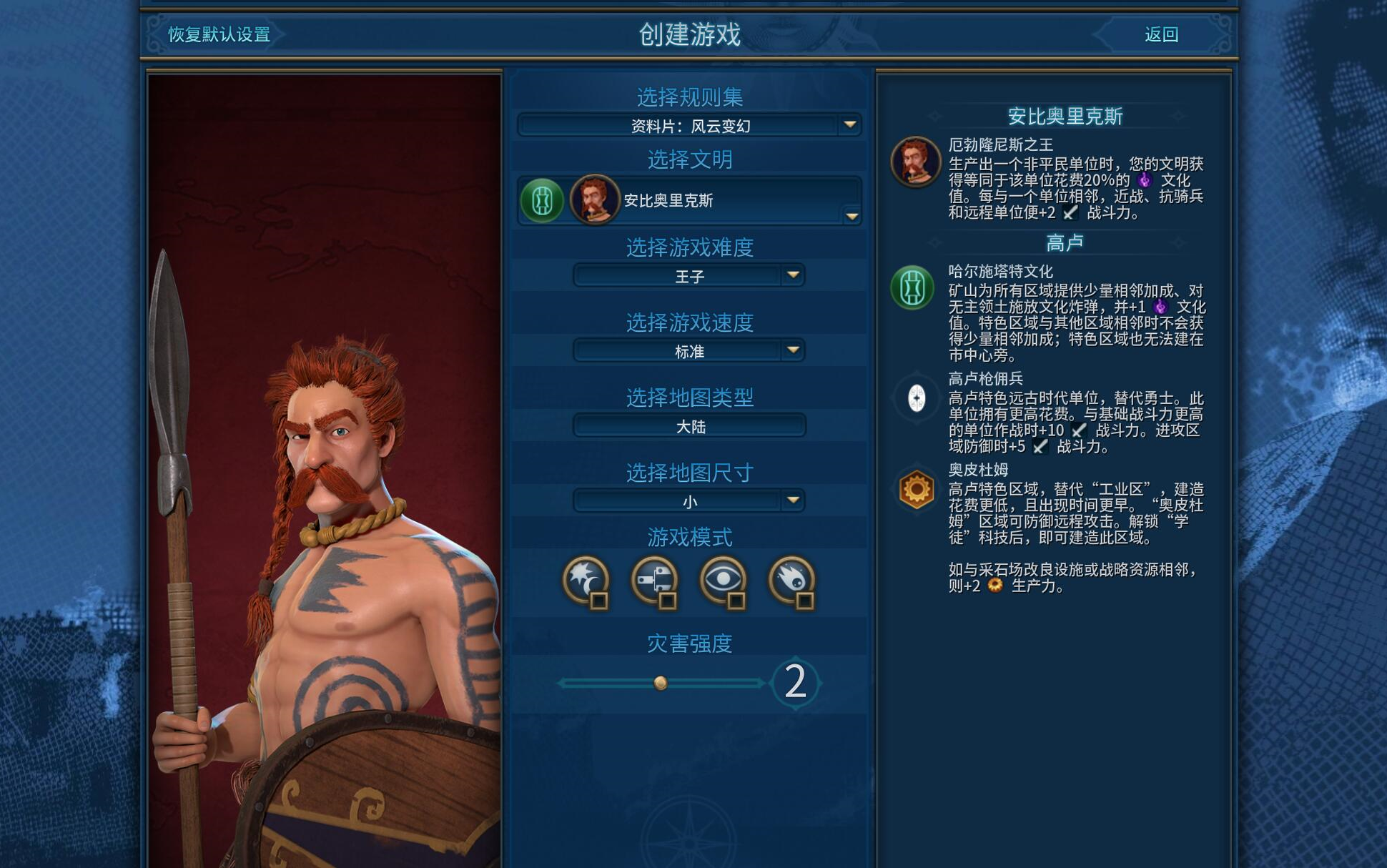Click 恢复默认设置 to restore defaults
1387x868 pixels.
coord(219,34)
